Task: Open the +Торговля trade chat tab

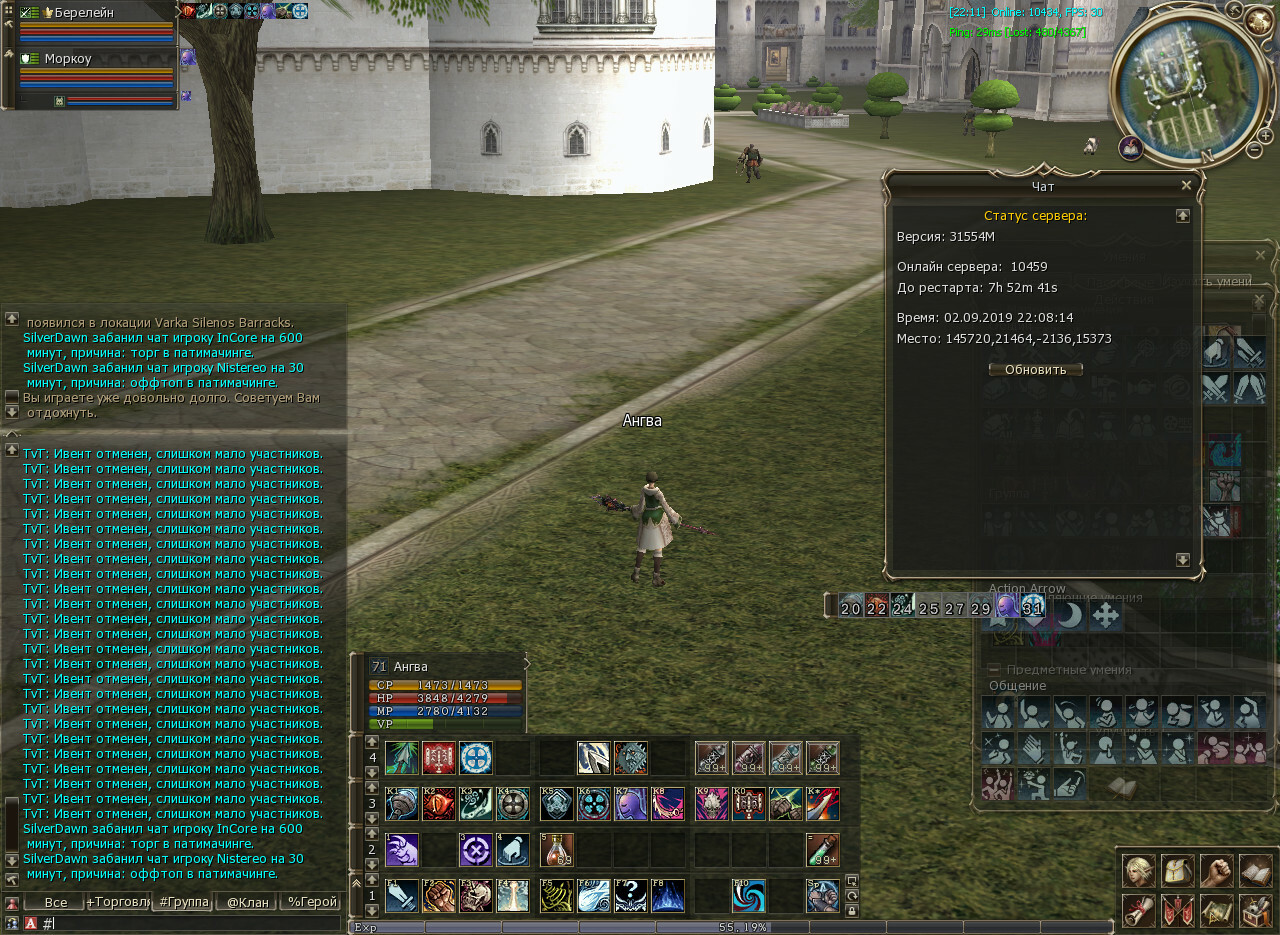Action: coord(118,902)
